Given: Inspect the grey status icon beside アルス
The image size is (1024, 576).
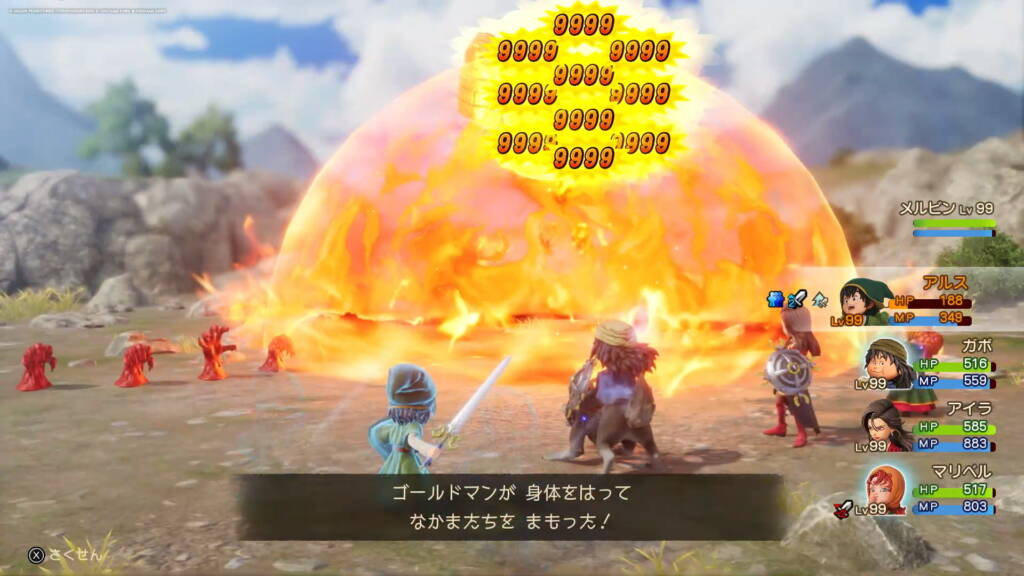Looking at the screenshot, I should 818,297.
